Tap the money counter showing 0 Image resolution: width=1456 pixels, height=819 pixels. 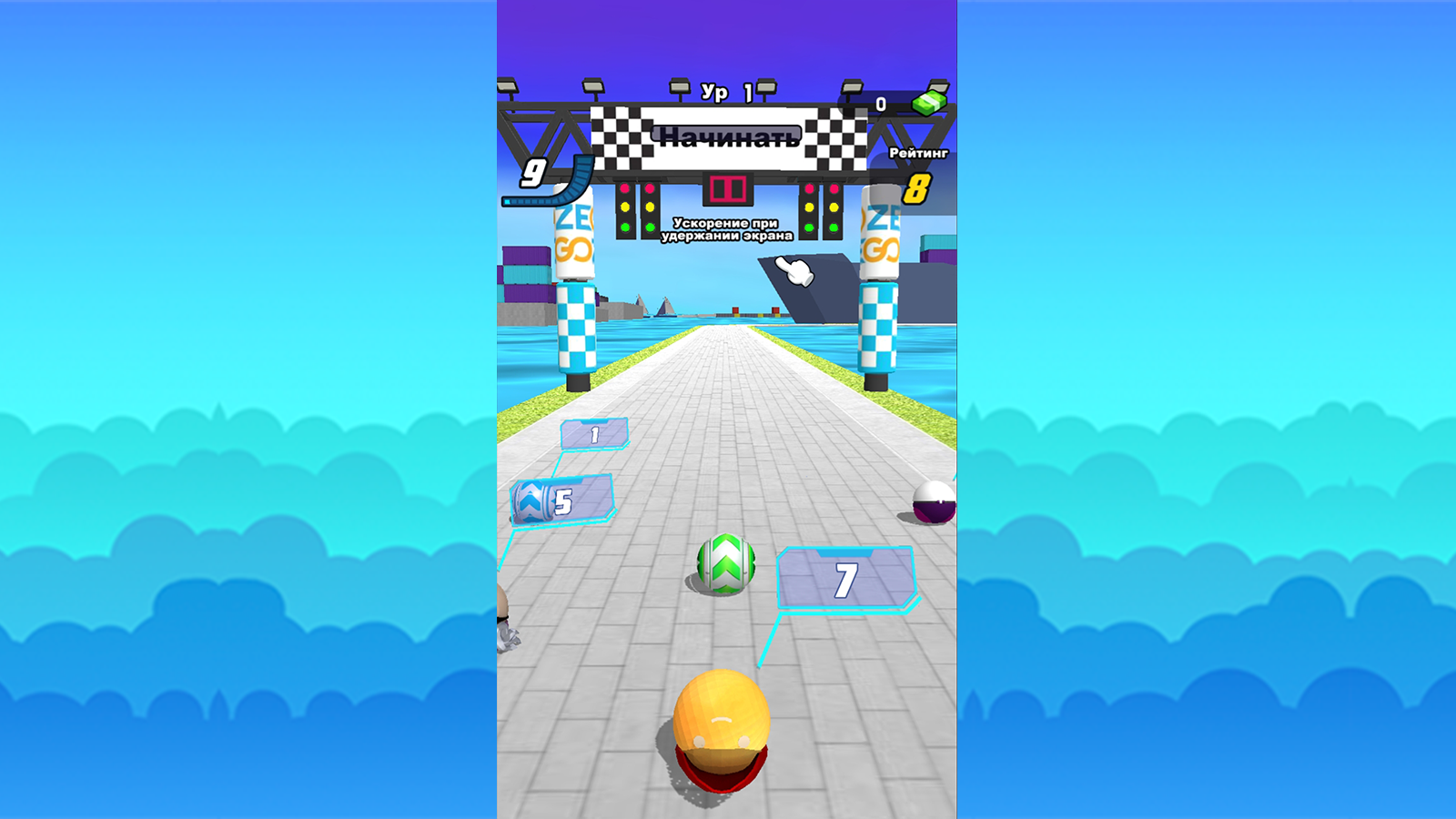click(879, 104)
